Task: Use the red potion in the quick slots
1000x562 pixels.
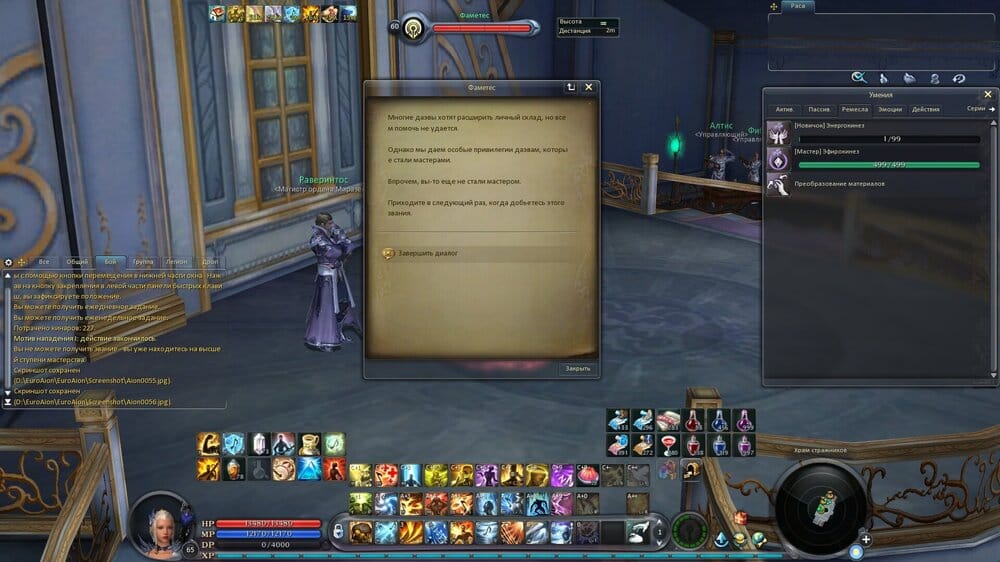Action: point(693,420)
